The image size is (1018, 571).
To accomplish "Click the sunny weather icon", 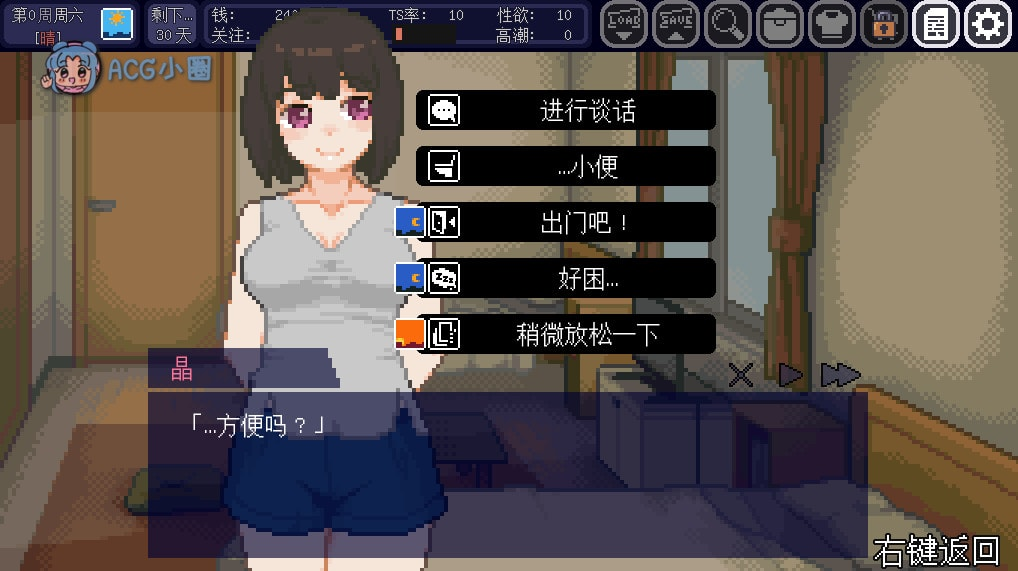I will [117, 22].
